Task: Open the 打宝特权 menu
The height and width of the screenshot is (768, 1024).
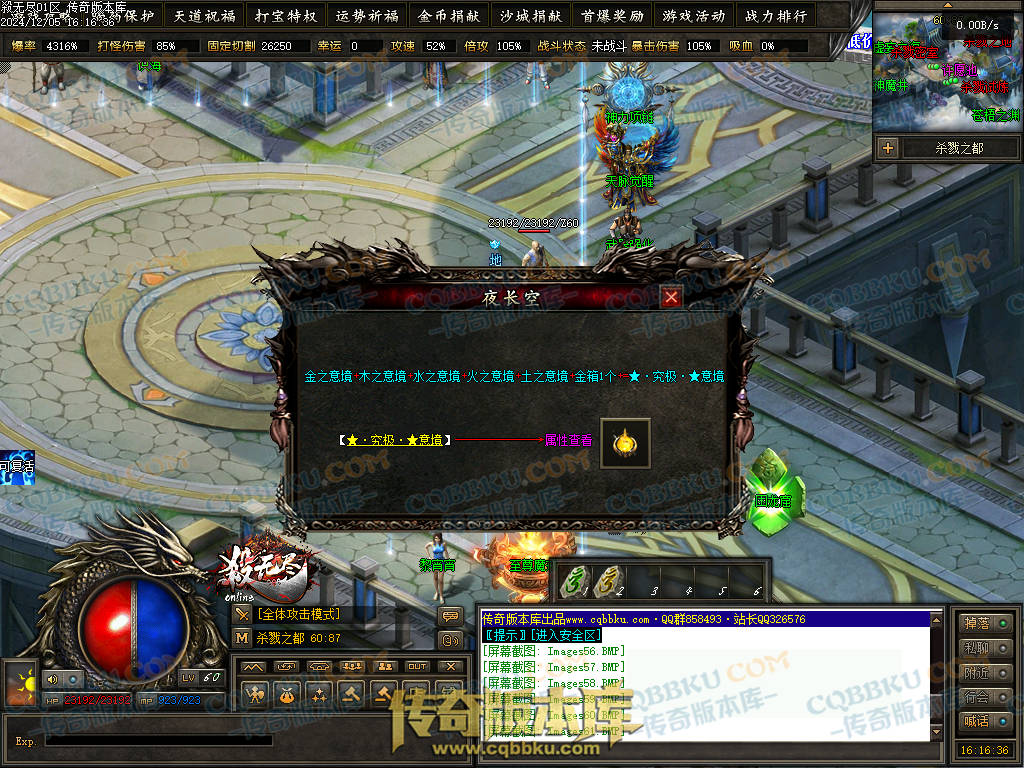Action: pos(286,16)
